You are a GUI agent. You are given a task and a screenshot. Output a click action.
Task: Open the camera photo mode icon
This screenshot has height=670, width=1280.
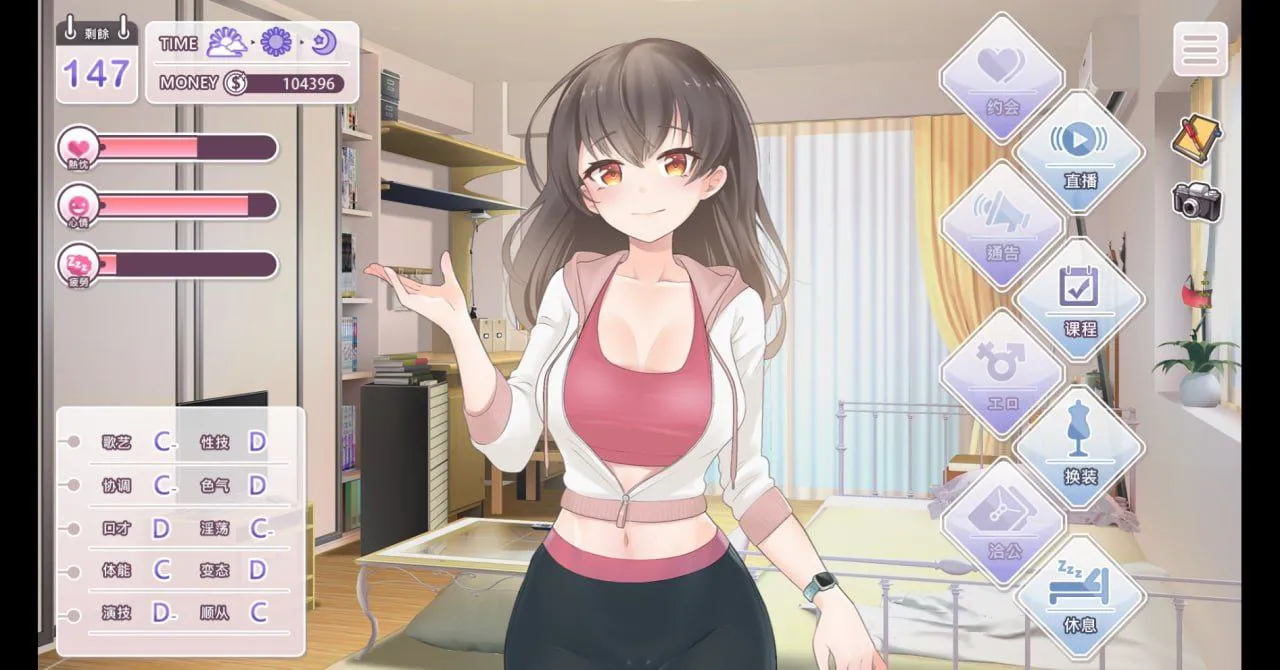click(1196, 201)
